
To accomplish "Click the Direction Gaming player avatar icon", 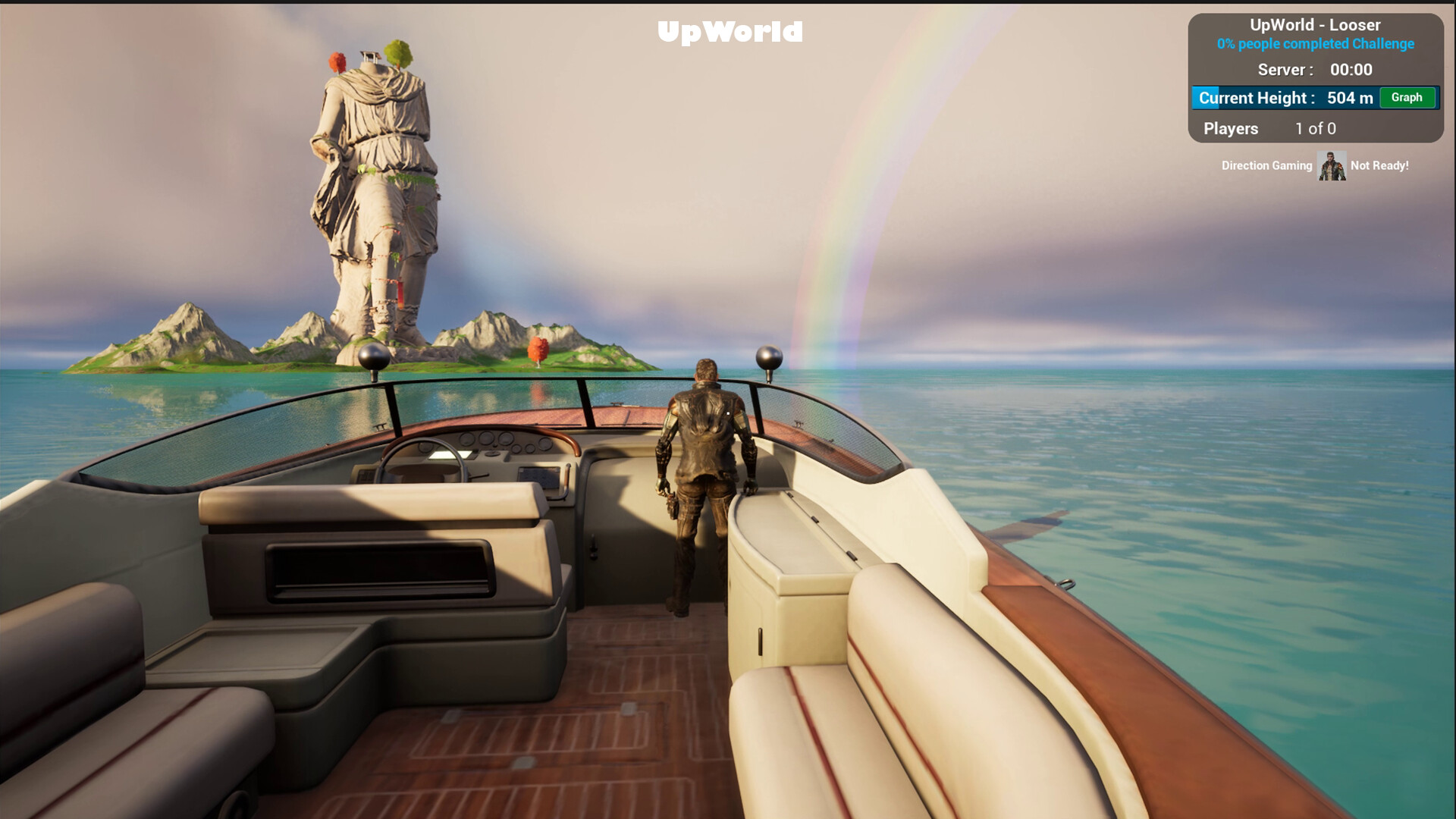I will 1331,165.
